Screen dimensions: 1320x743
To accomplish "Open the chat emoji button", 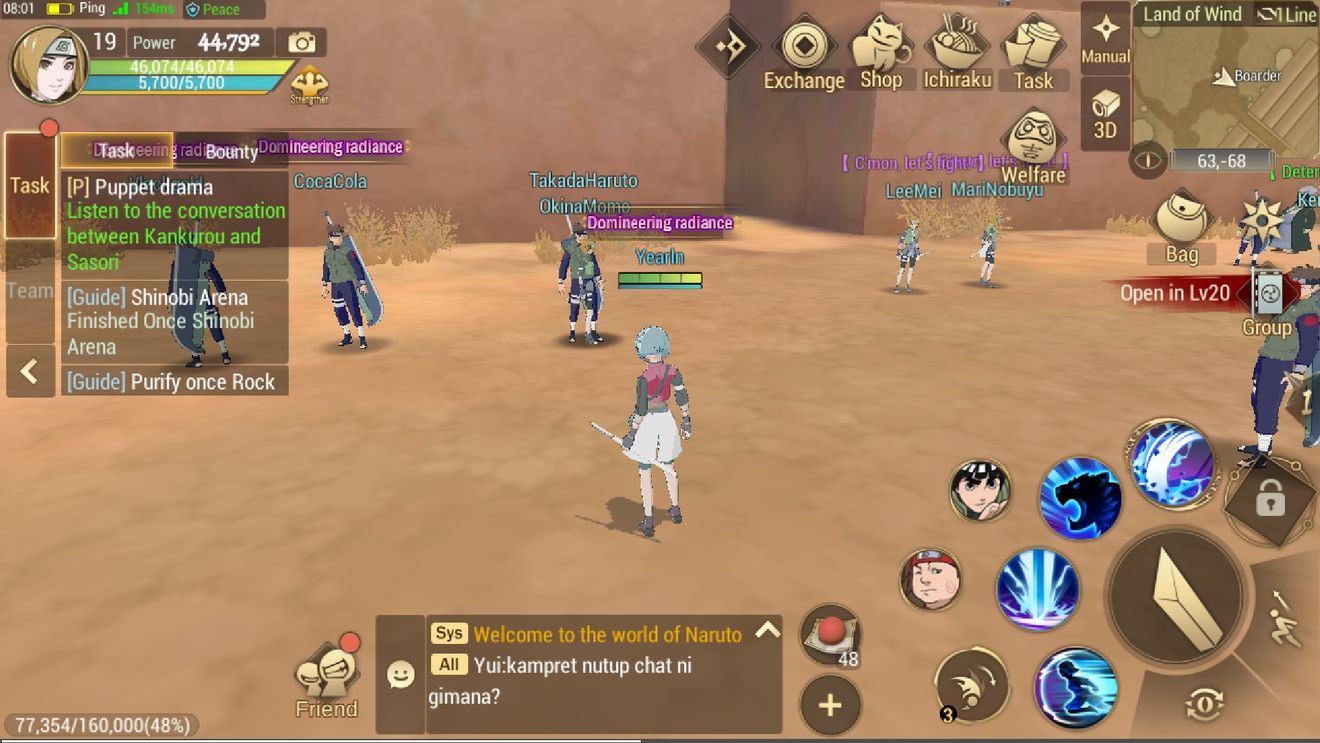I will tap(400, 675).
